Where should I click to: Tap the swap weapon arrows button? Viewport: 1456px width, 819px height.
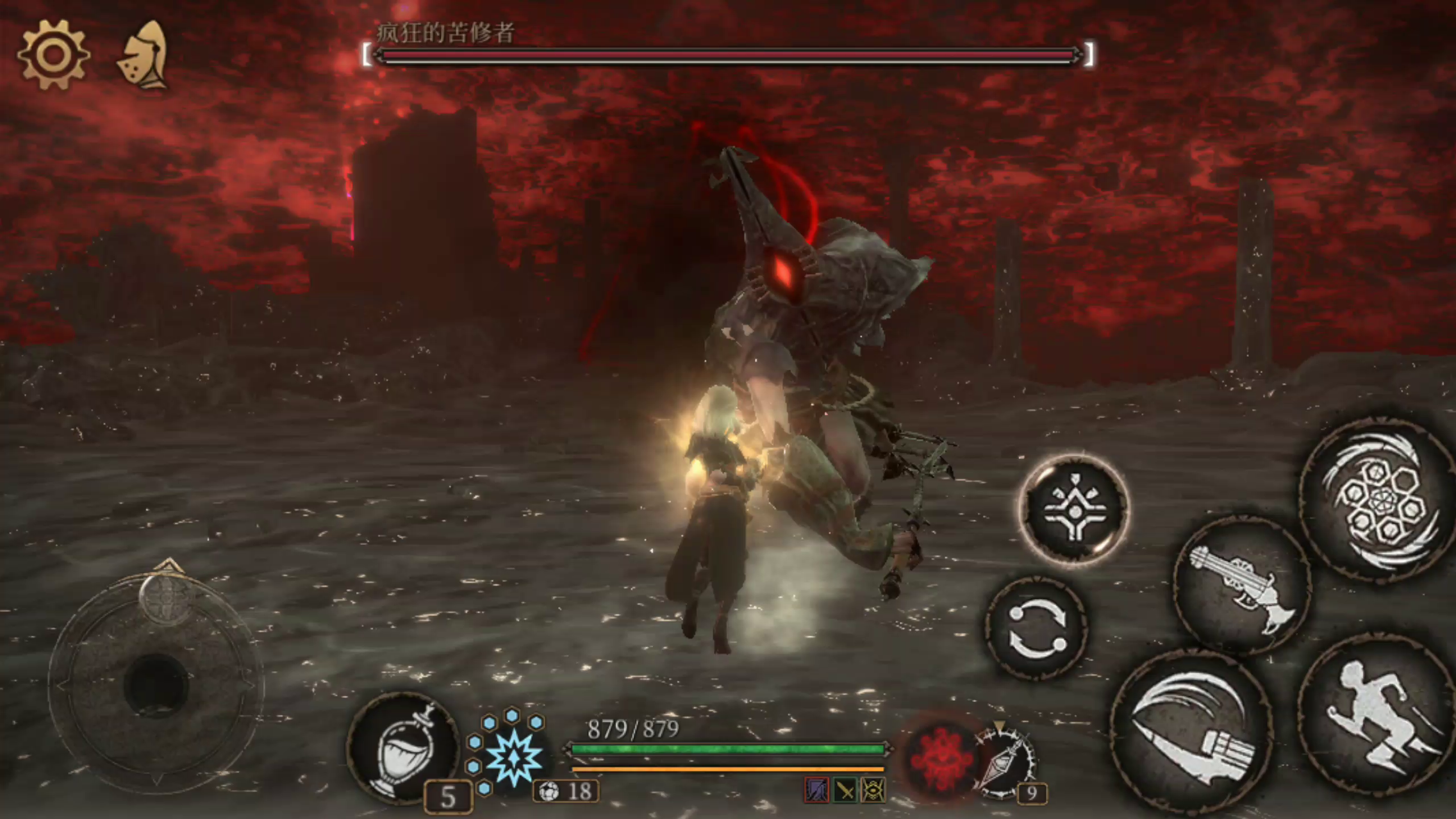1037,629
